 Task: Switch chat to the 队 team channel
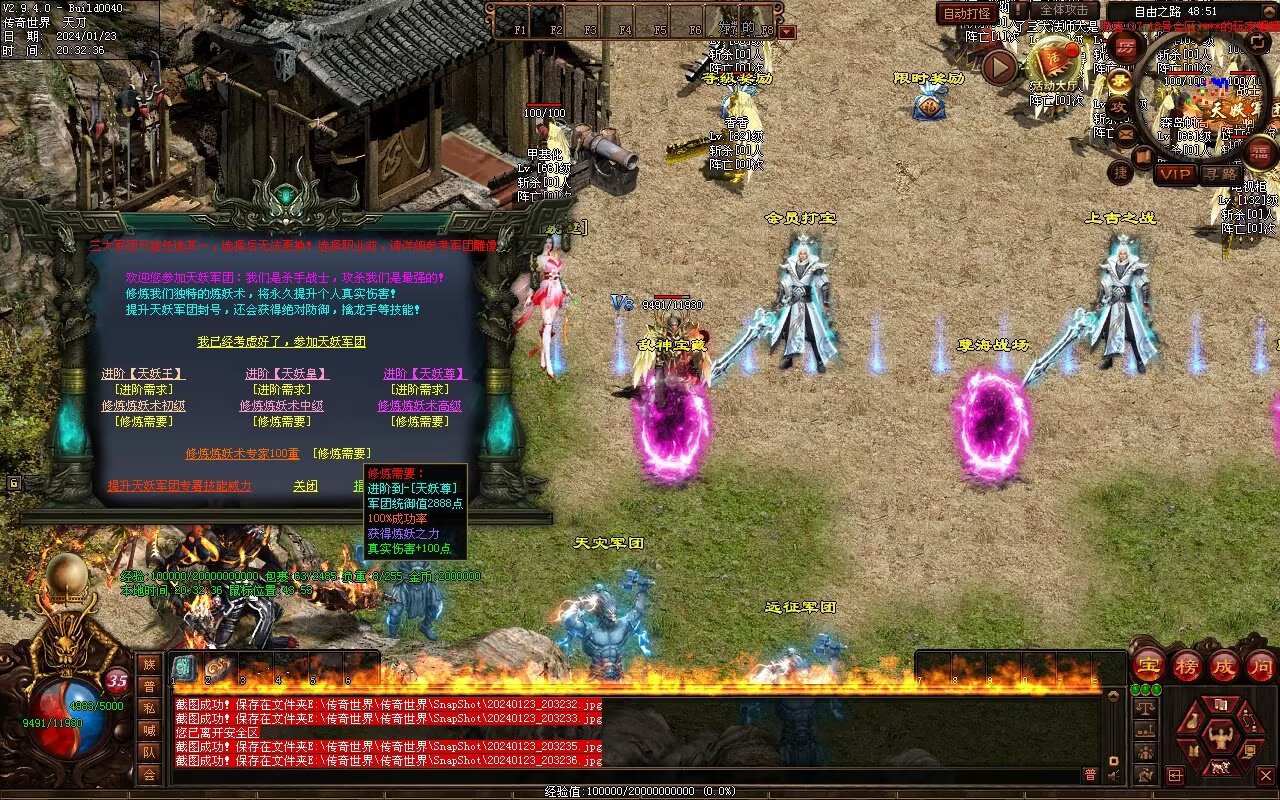coord(149,752)
